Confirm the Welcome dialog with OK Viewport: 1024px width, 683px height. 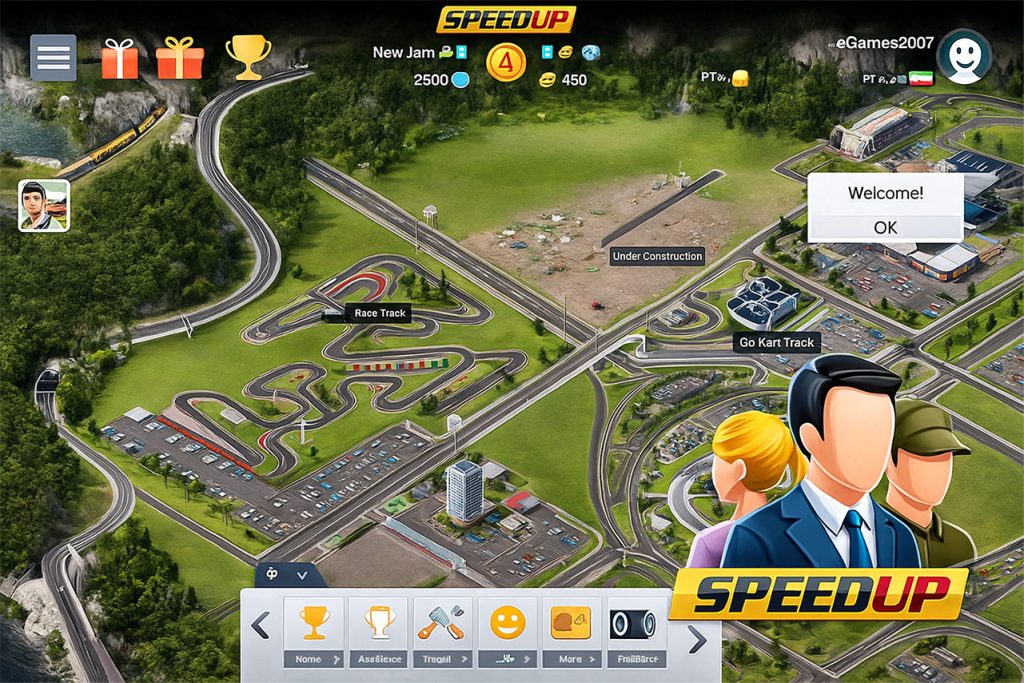tap(885, 227)
